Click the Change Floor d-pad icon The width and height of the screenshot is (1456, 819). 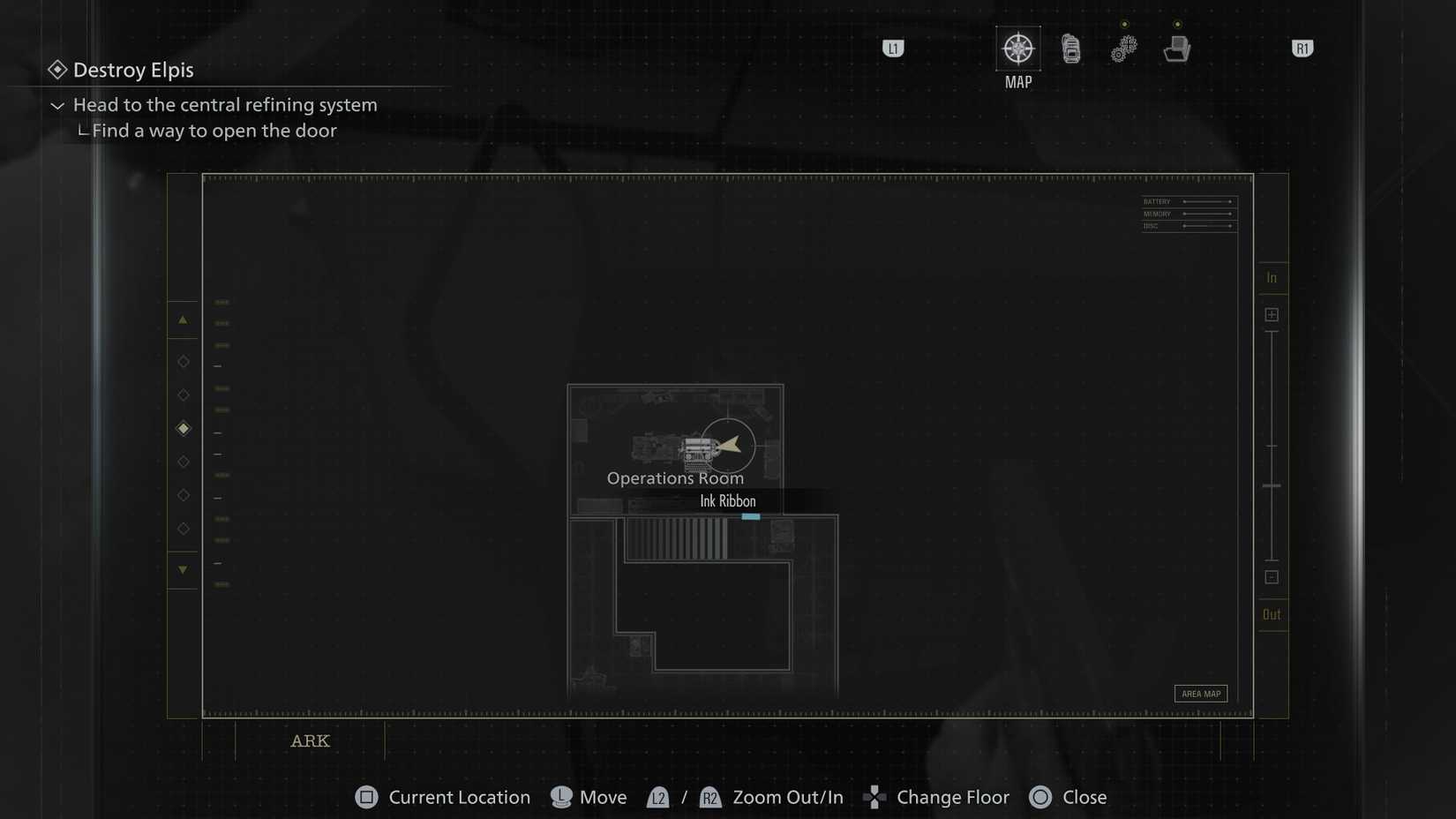pyautogui.click(x=874, y=797)
